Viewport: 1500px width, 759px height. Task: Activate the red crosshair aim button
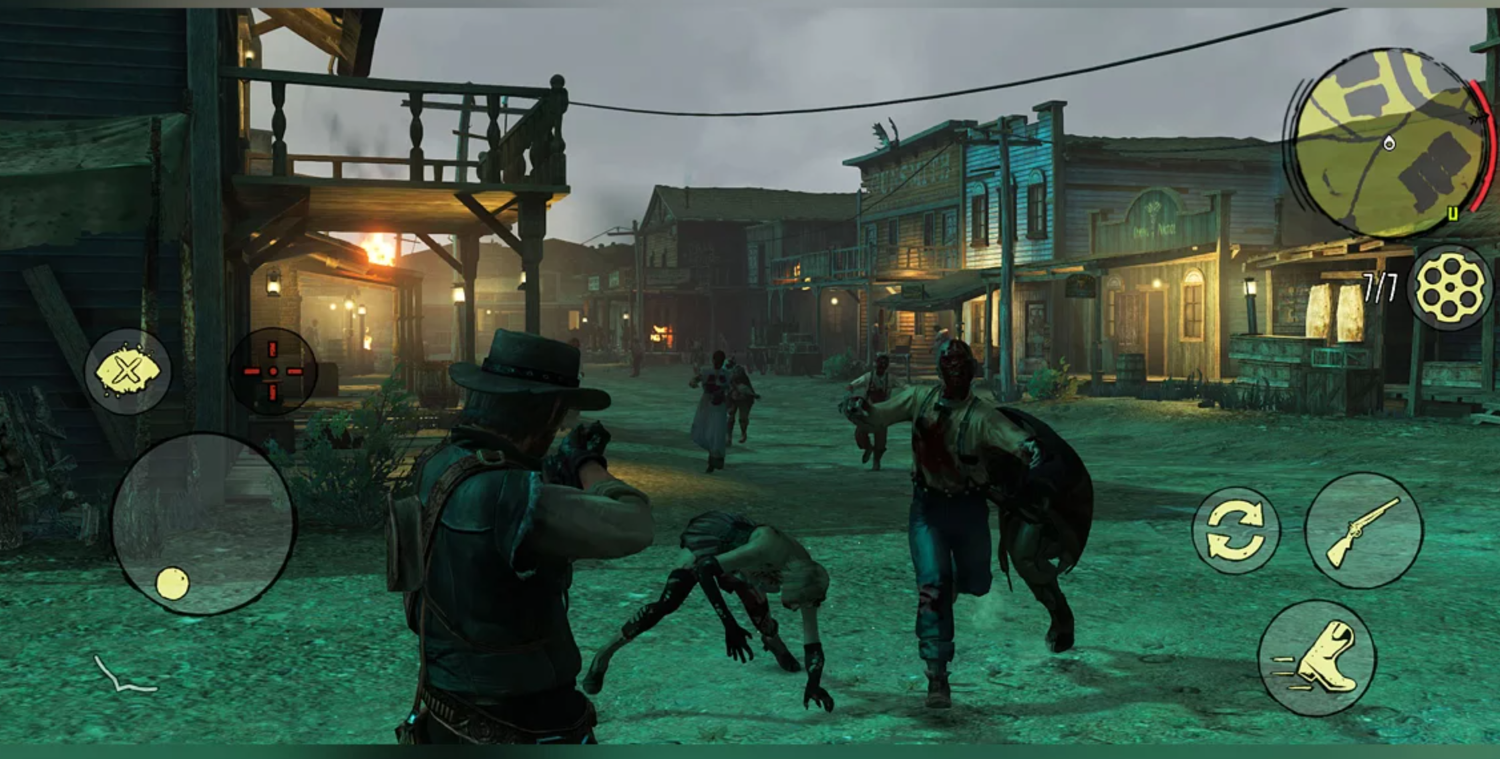click(x=273, y=371)
